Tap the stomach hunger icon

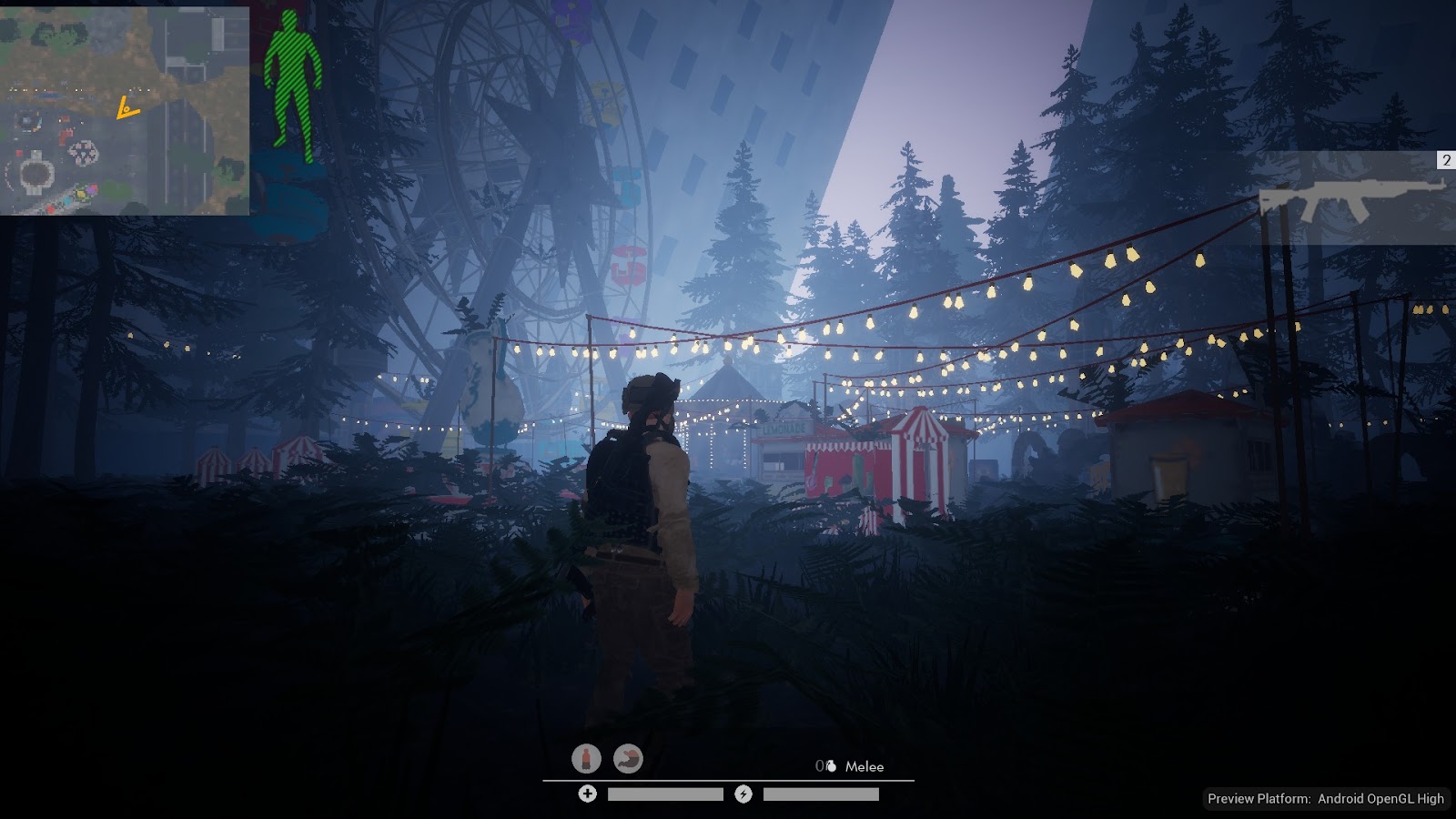tap(628, 758)
